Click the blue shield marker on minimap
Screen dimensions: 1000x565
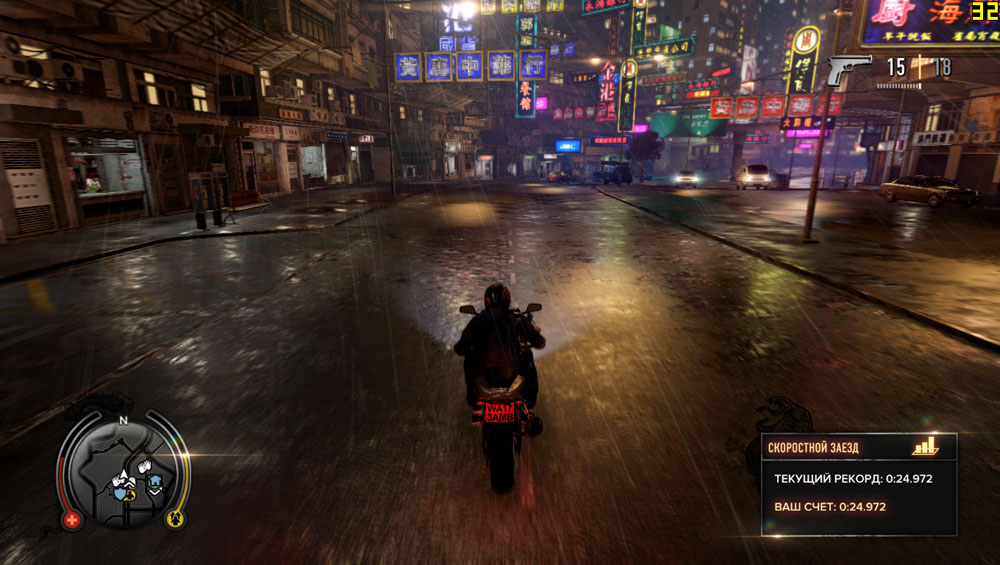coord(121,492)
